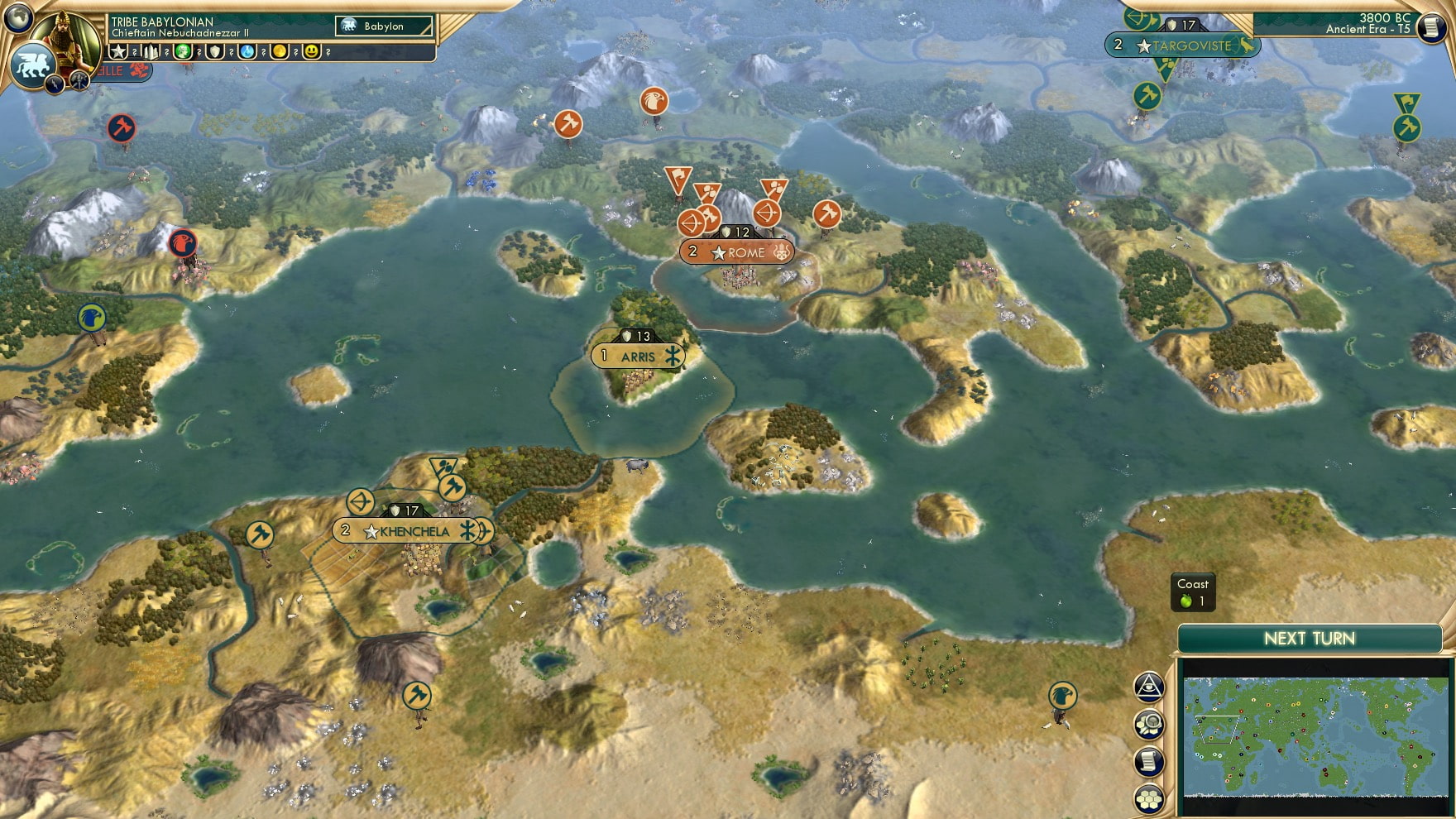This screenshot has height=819, width=1456.
Task: Click the shield icon in the top stats bar
Action: [x=215, y=50]
